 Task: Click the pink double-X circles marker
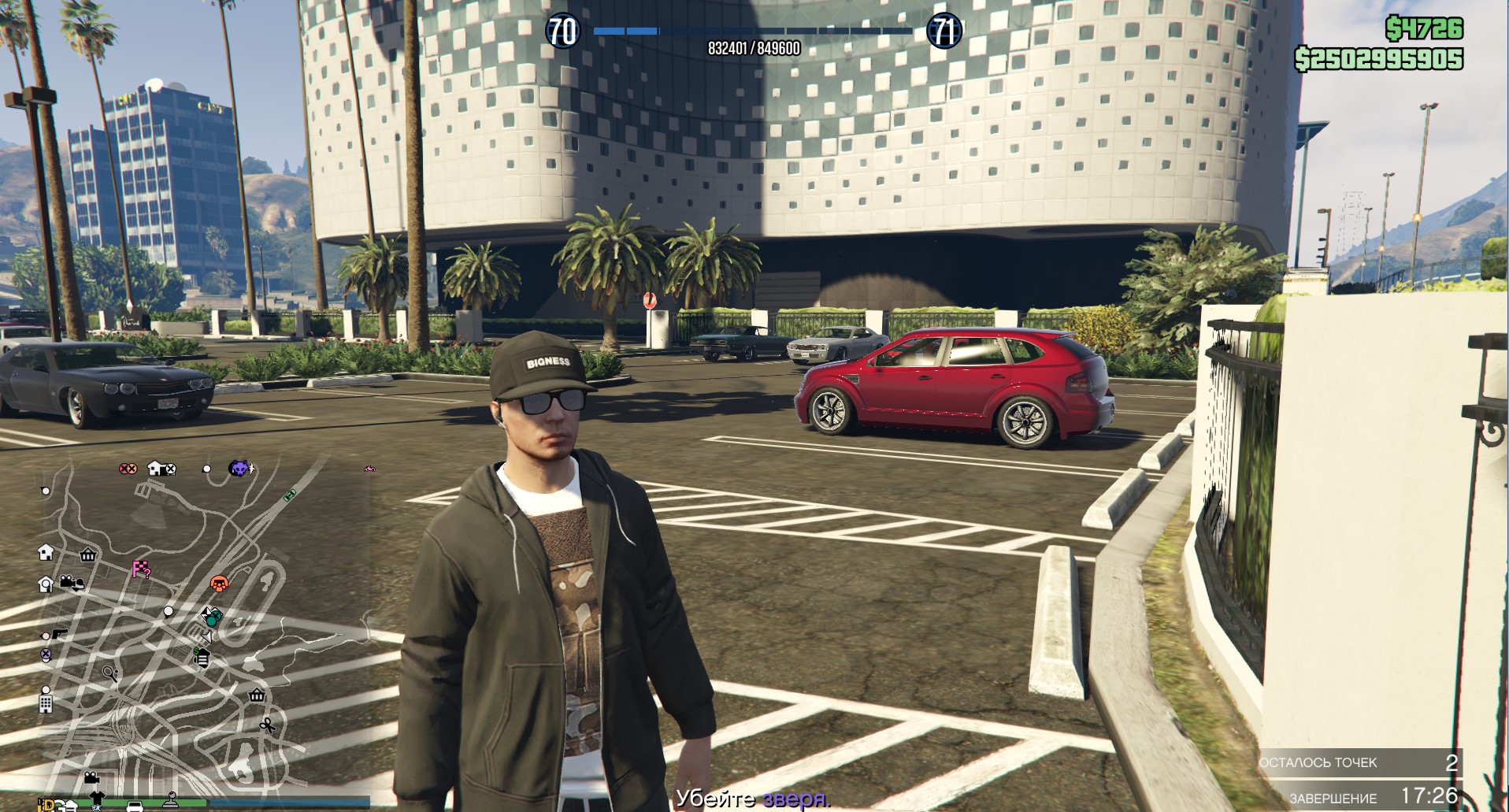(128, 469)
